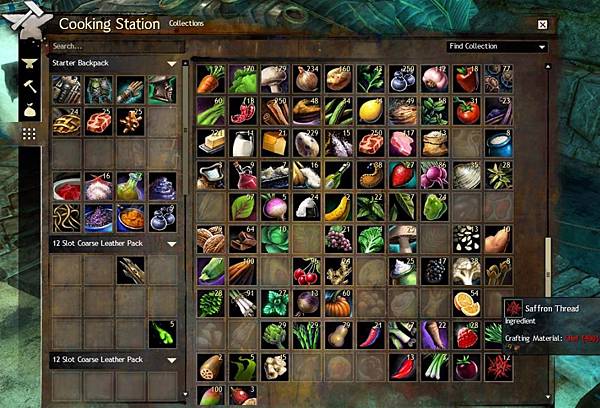Choose the red tomato slot
Image resolution: width=600 pixels, height=408 pixels.
point(467,111)
